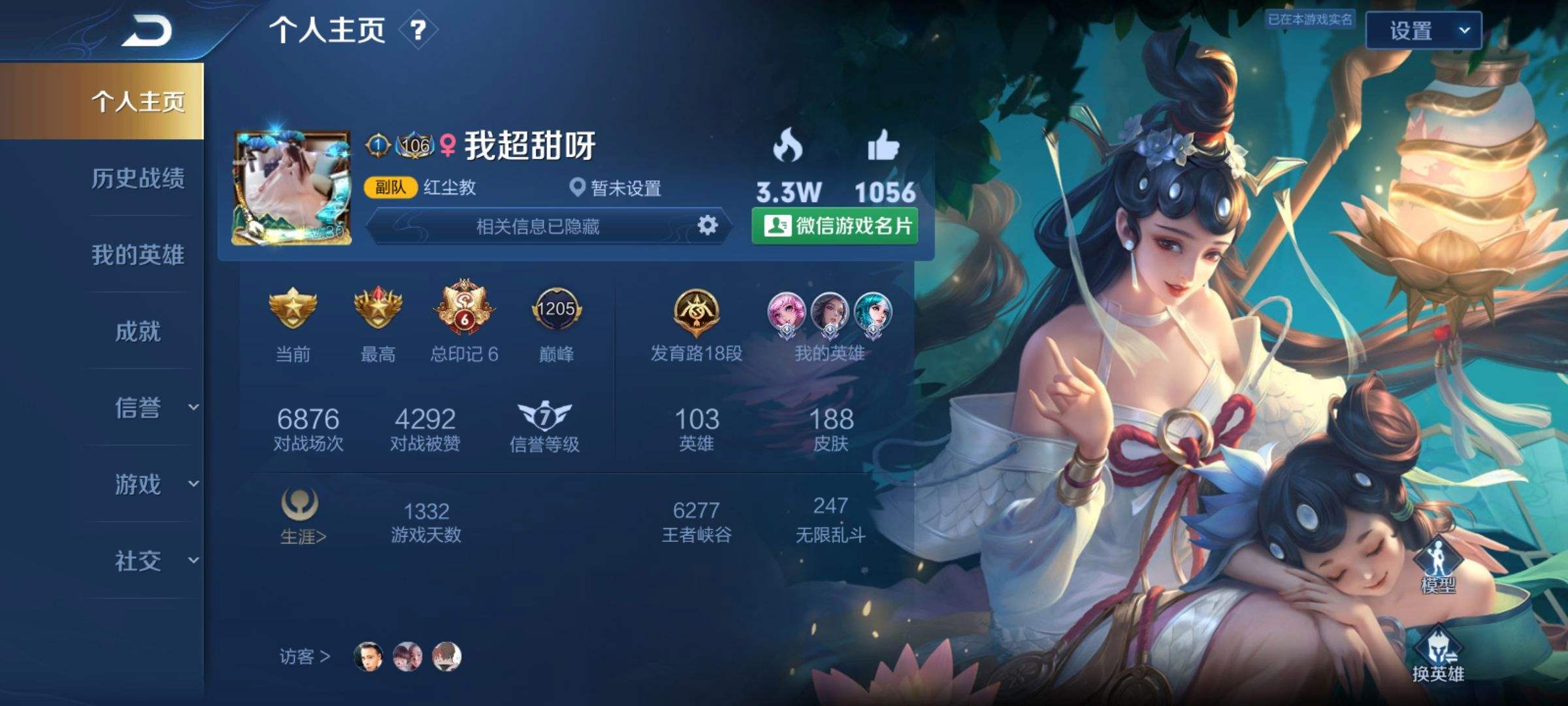Open the help question mark icon
The width and height of the screenshot is (1568, 706).
(x=418, y=29)
